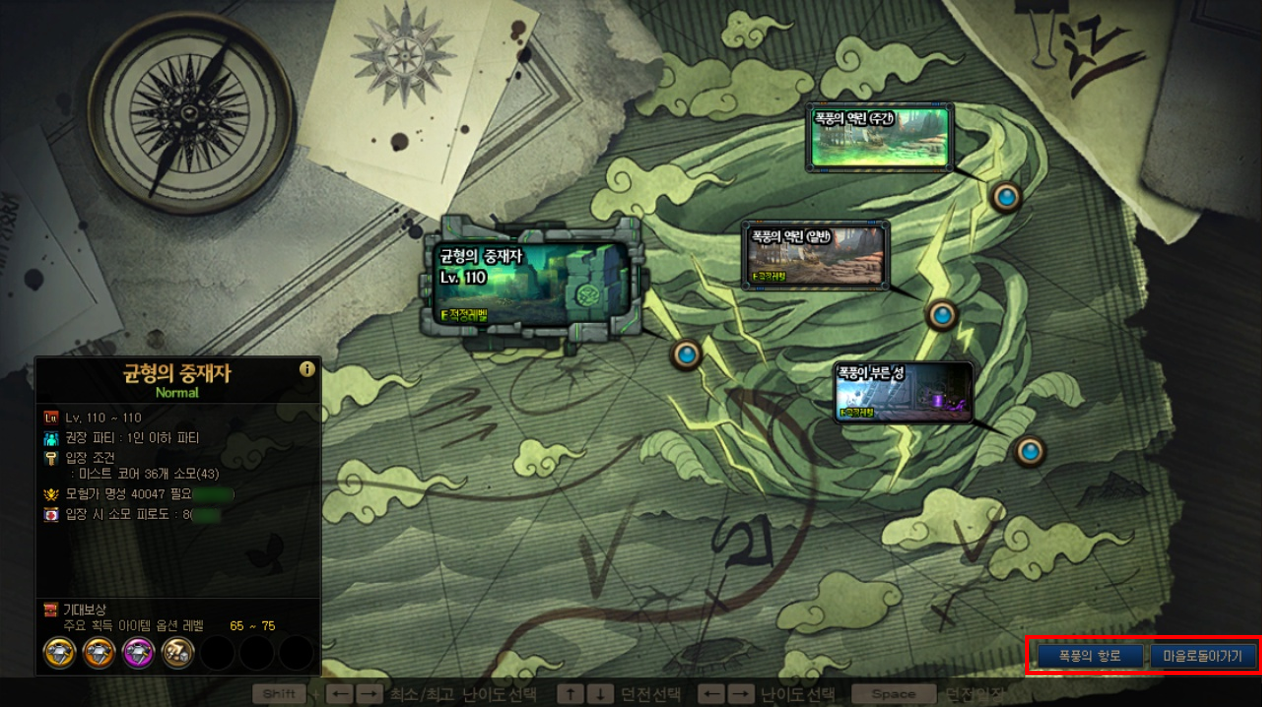Image resolution: width=1262 pixels, height=707 pixels.
Task: Select the 폭풍이 부른 성 dungeon
Action: pos(904,392)
